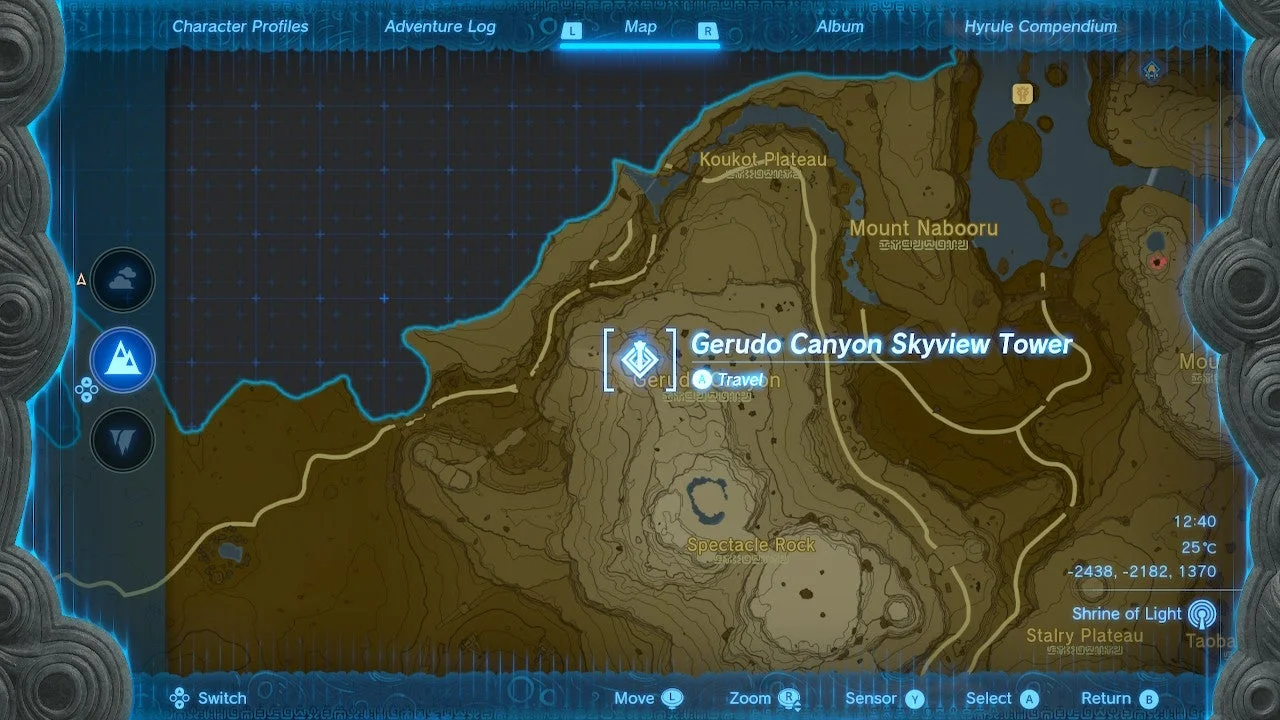Open the Adventure Log screen
The width and height of the screenshot is (1280, 720).
[x=440, y=26]
